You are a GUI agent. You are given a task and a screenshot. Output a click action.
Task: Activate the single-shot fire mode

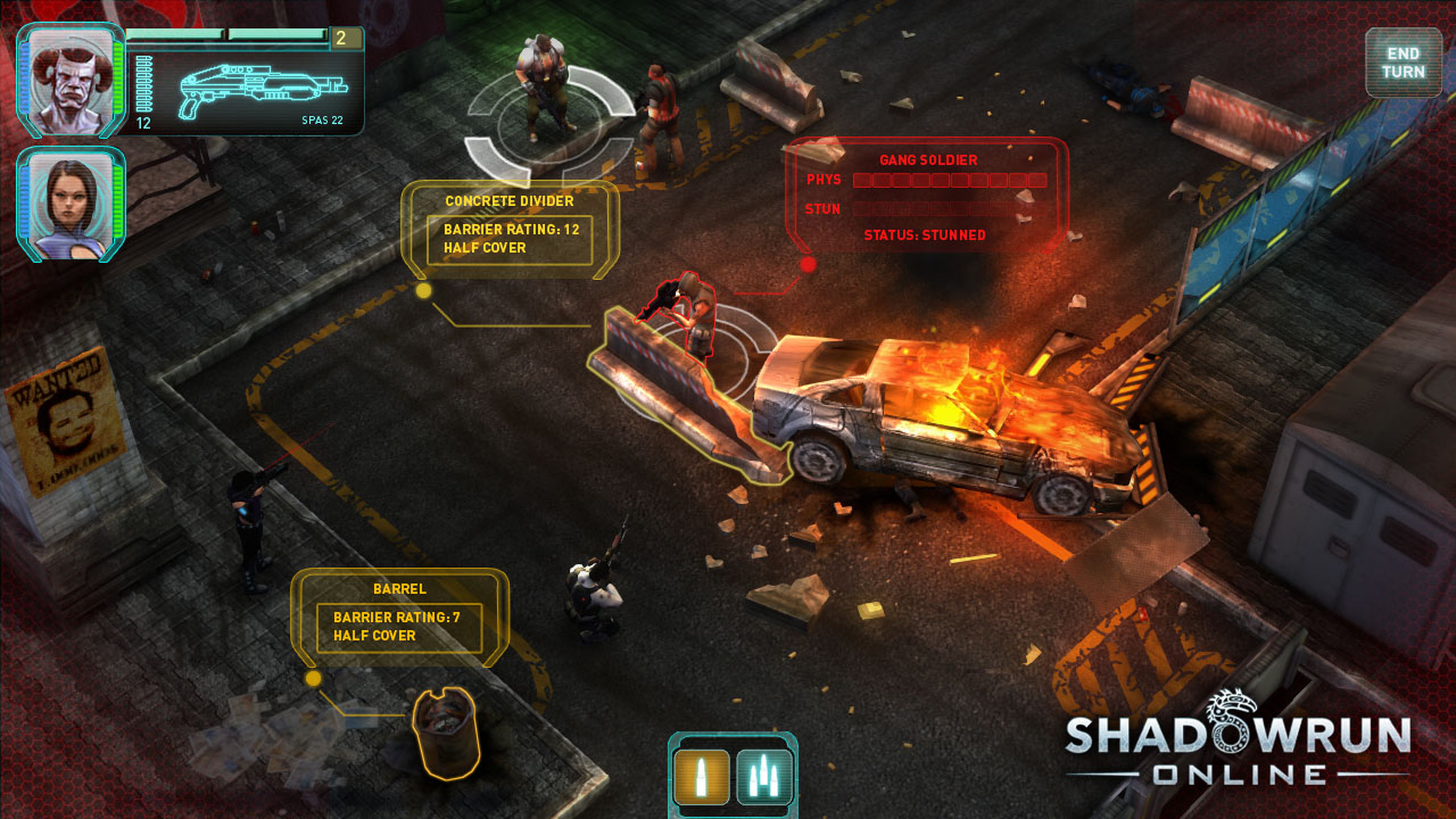click(x=701, y=777)
